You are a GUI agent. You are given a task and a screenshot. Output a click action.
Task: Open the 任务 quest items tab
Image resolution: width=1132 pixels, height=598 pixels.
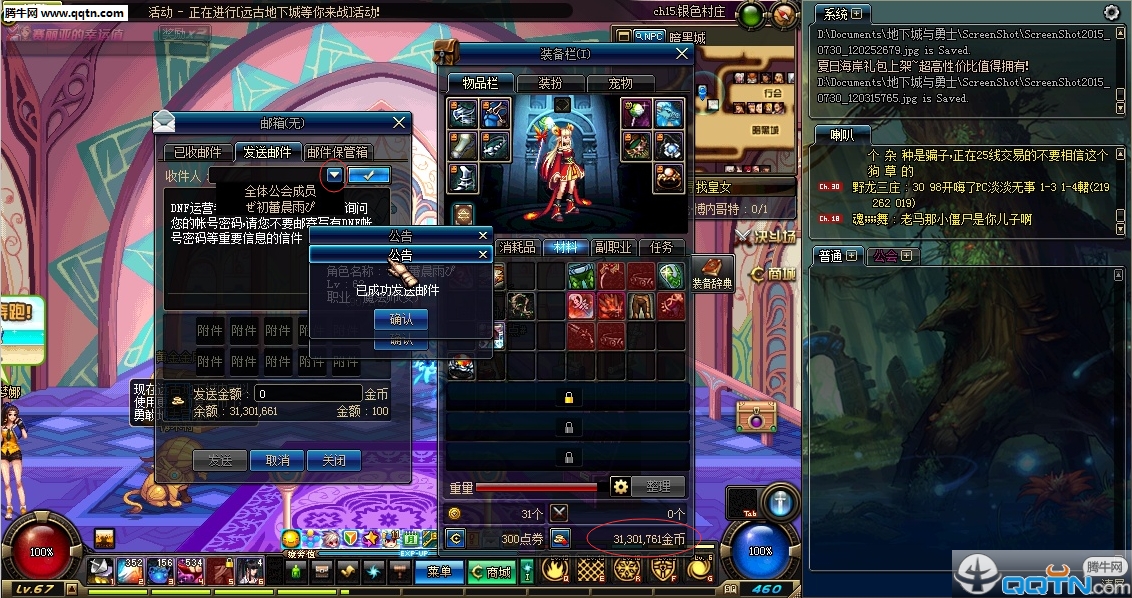661,247
